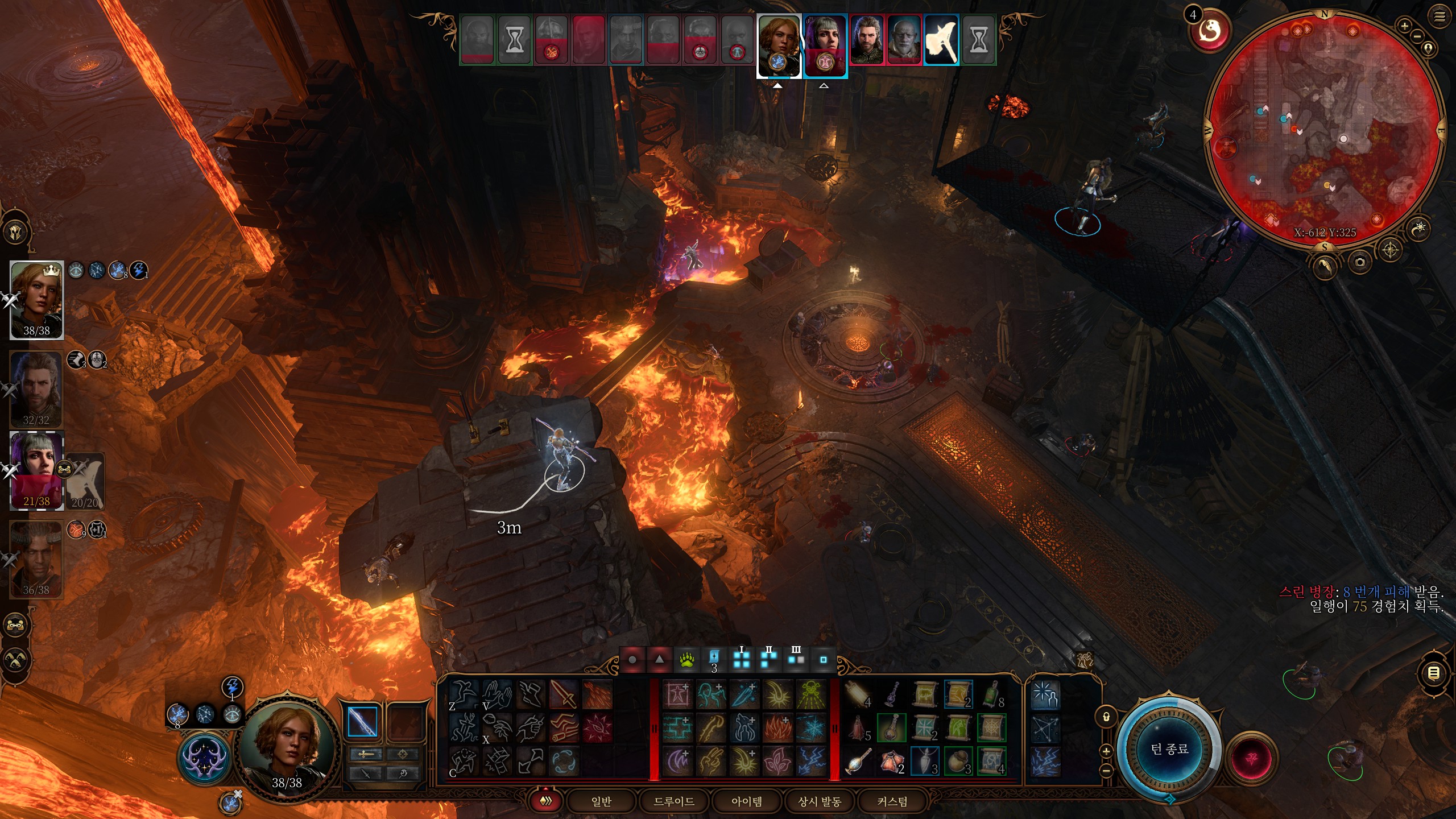Cast the orange flames spell in the hotbar

[777, 727]
